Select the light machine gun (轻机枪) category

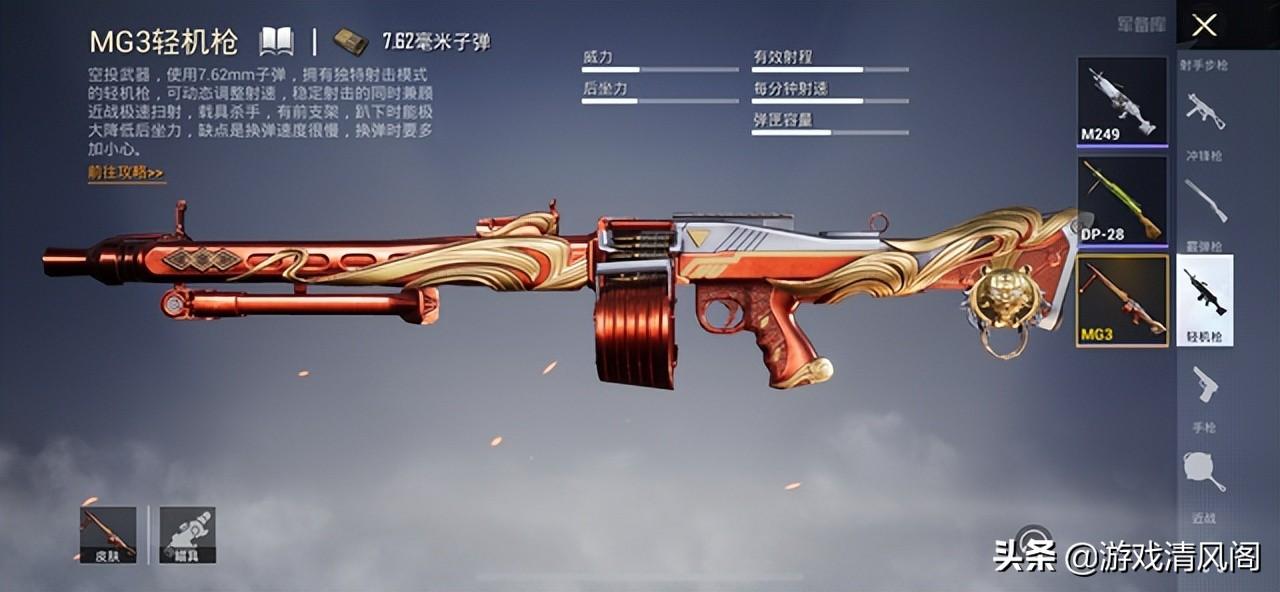pyautogui.click(x=1204, y=299)
